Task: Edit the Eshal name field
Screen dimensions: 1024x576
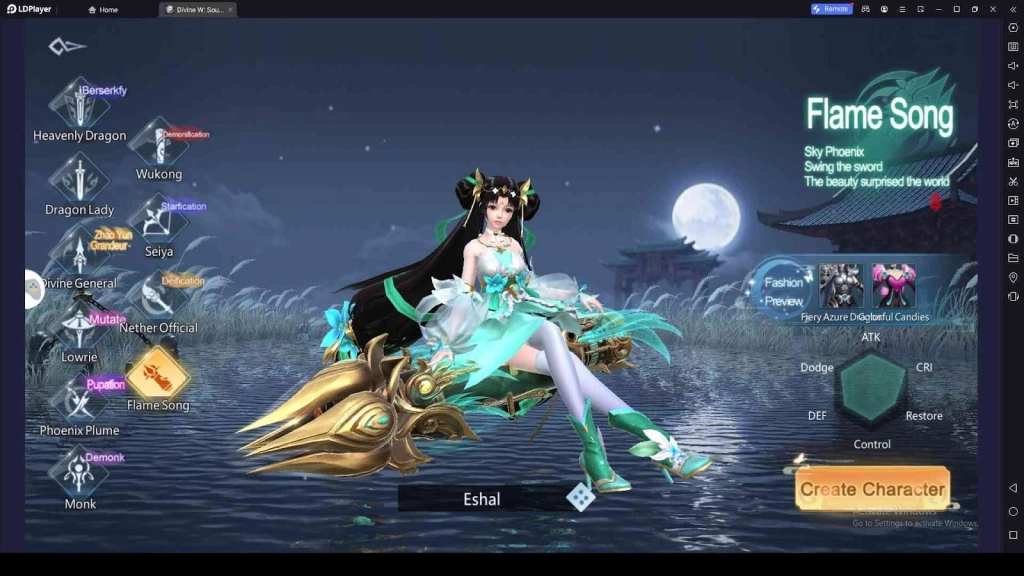Action: (481, 498)
